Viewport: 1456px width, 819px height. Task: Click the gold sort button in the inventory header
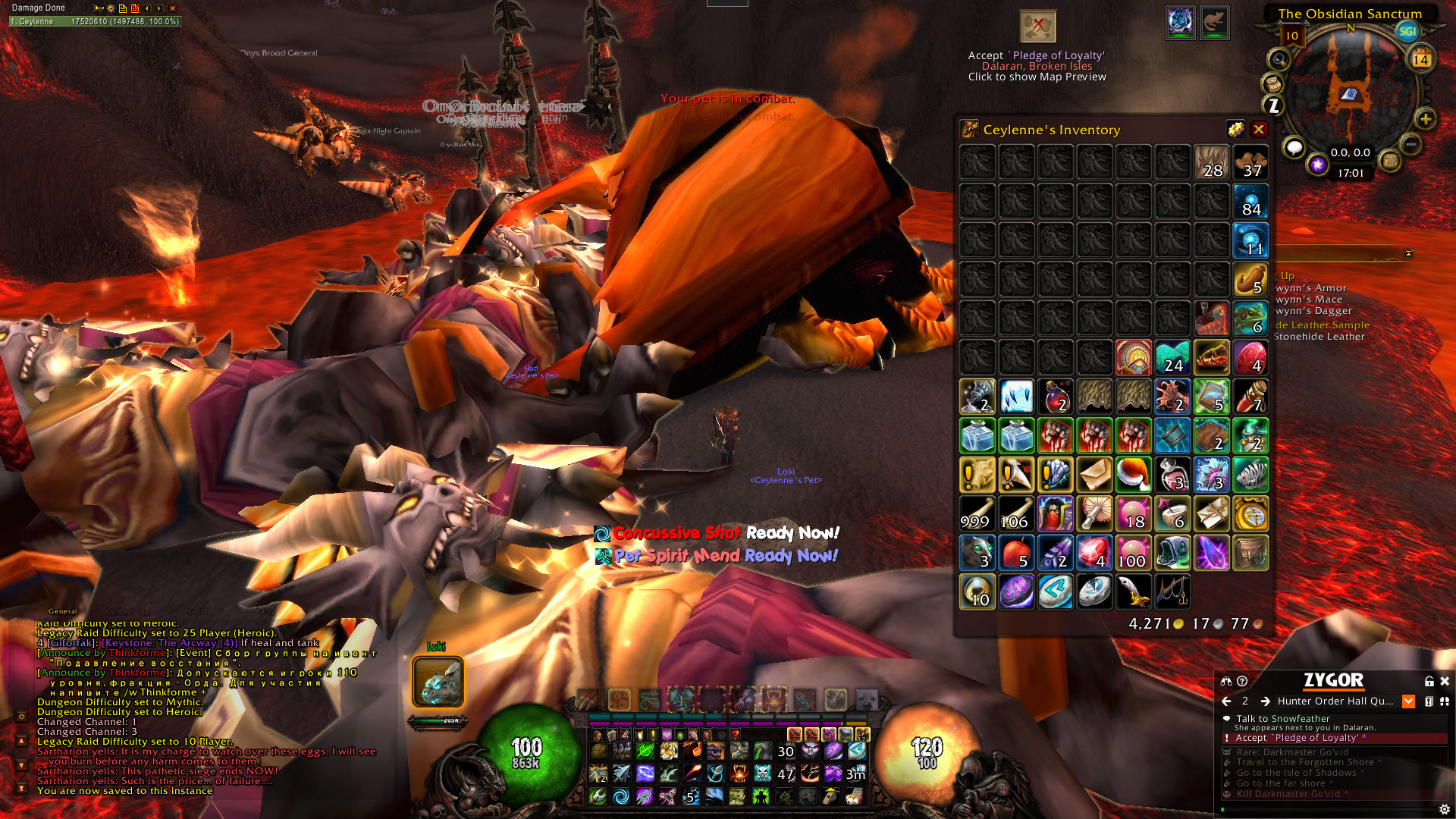pos(1235,130)
